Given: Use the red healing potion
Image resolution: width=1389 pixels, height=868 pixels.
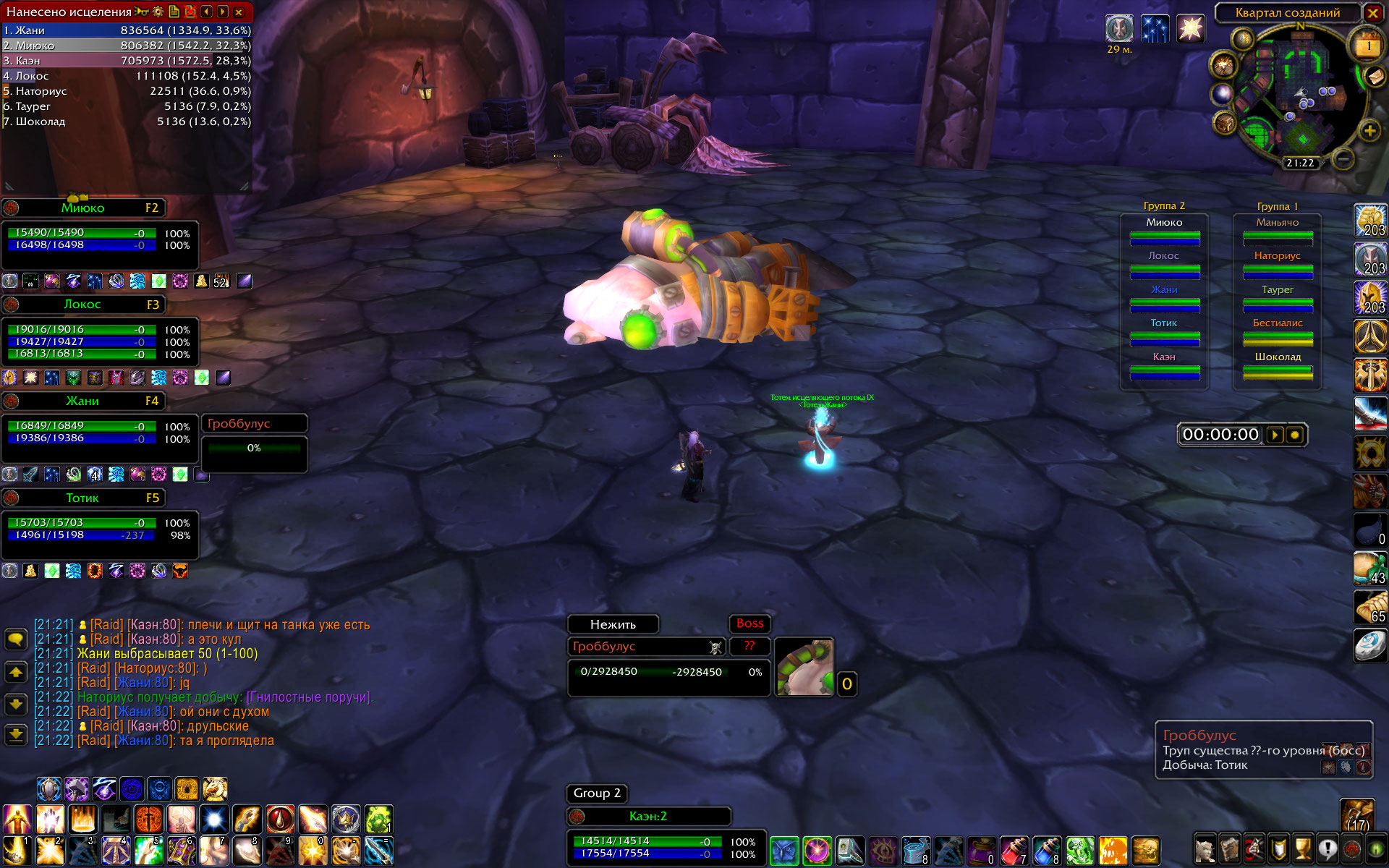Looking at the screenshot, I should pyautogui.click(x=1013, y=851).
